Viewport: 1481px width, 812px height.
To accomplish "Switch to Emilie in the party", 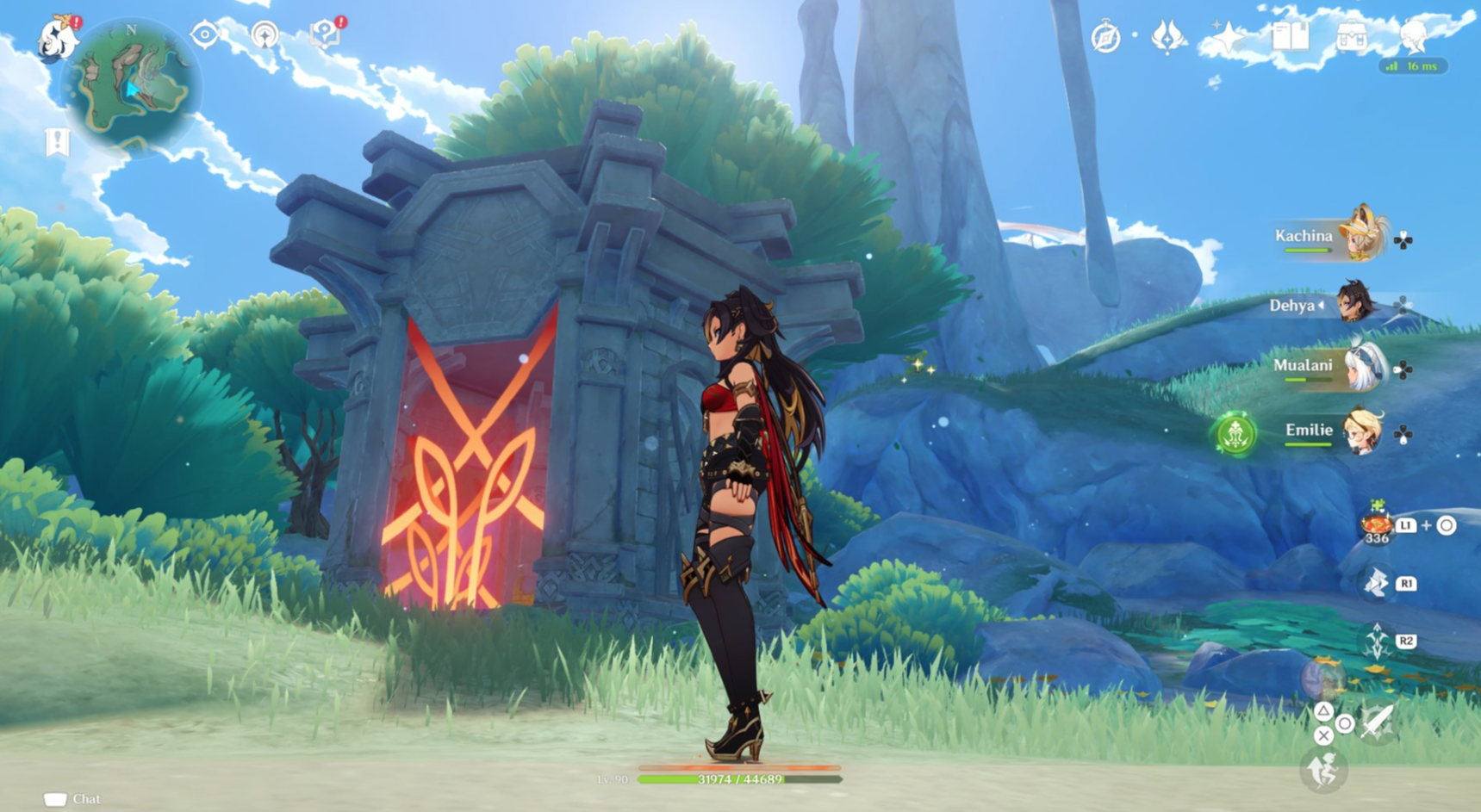I will pyautogui.click(x=1361, y=431).
